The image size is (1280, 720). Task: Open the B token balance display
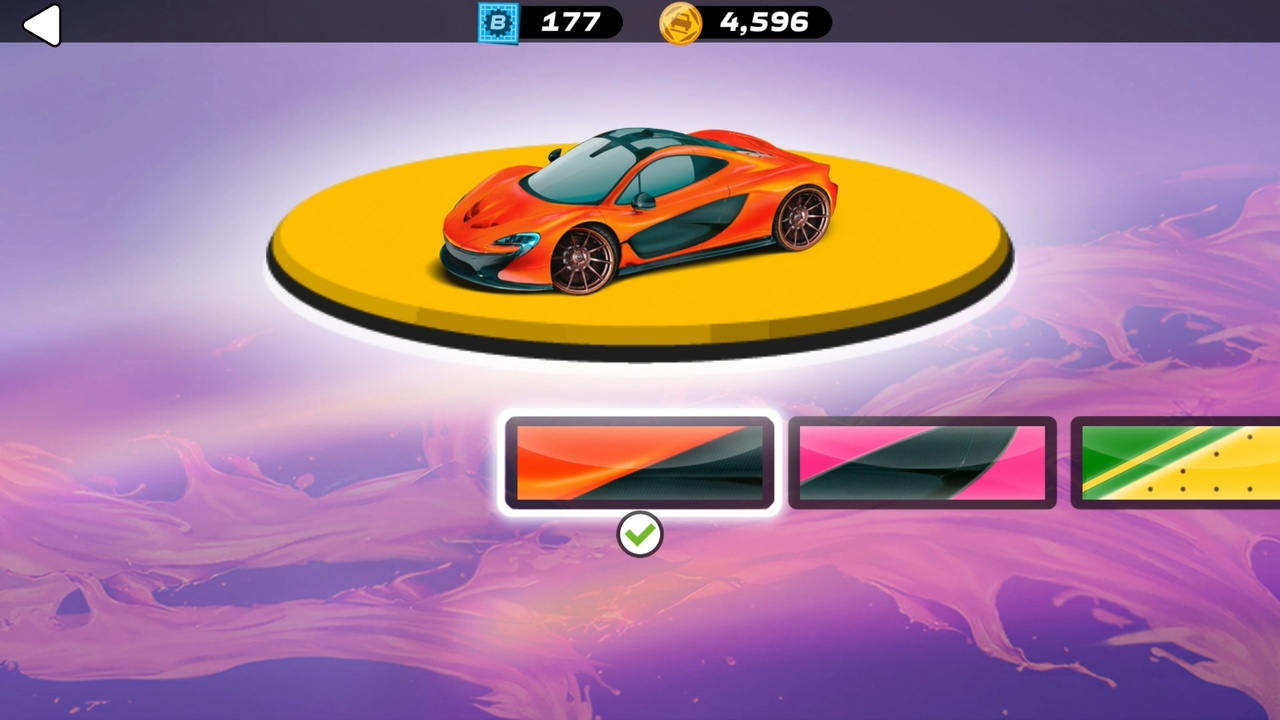550,22
